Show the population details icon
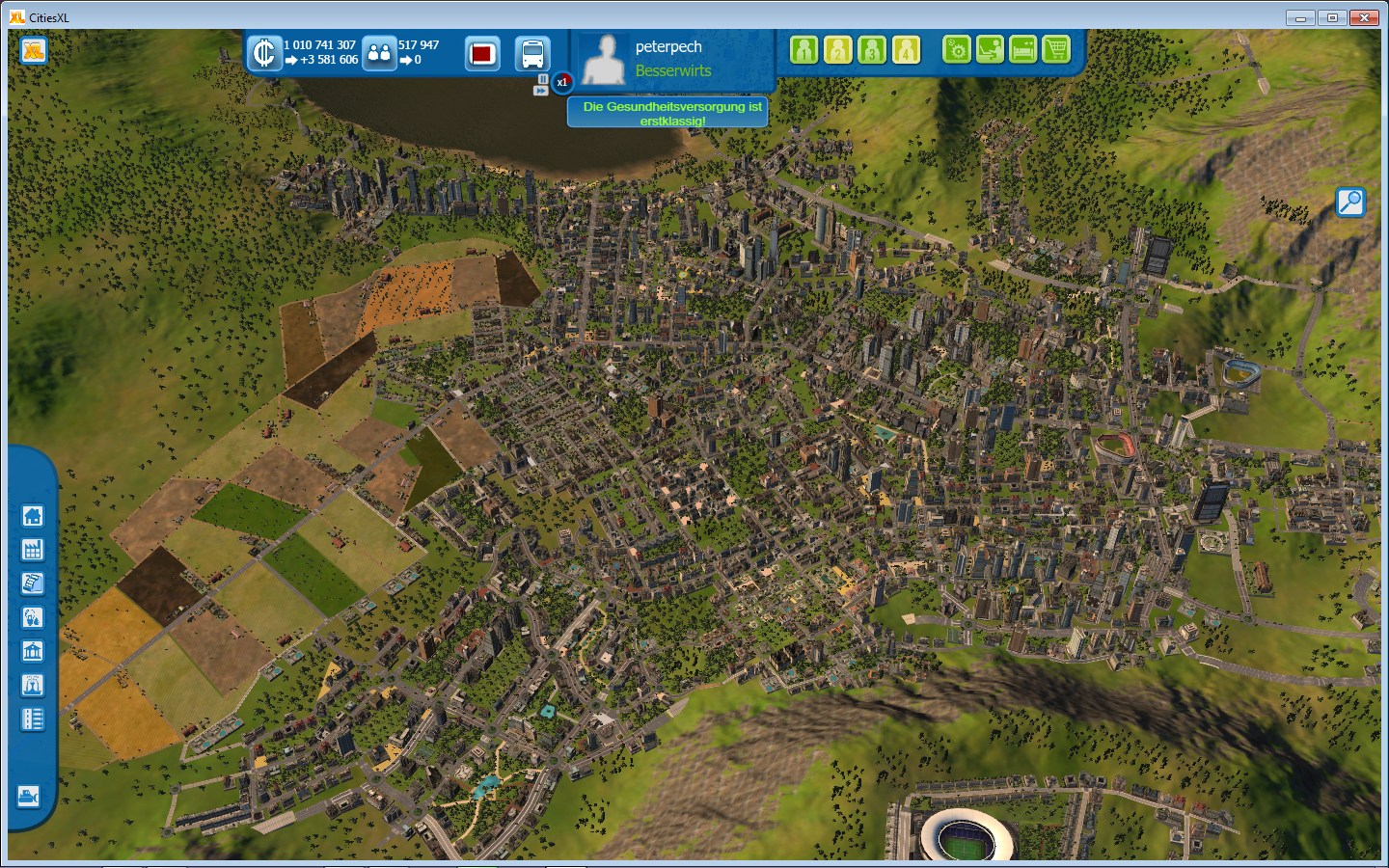1389x868 pixels. pyautogui.click(x=379, y=53)
